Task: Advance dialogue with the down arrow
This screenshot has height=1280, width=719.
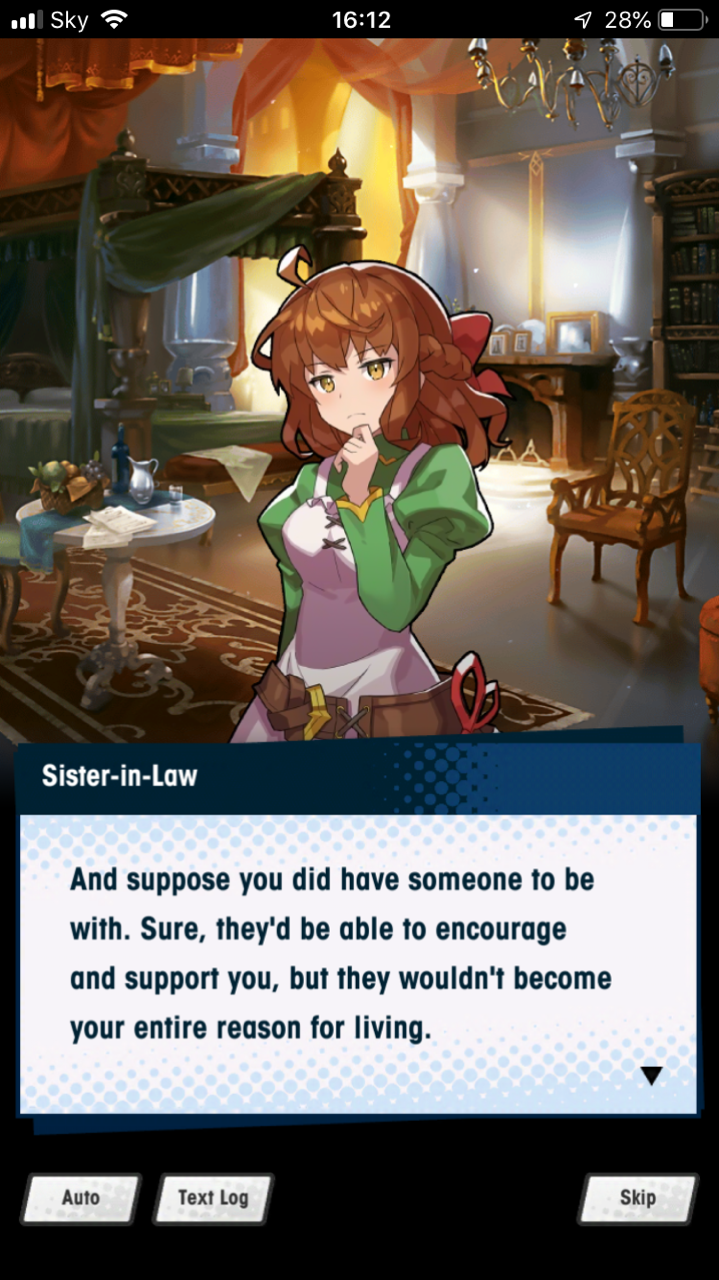Action: [x=651, y=1076]
